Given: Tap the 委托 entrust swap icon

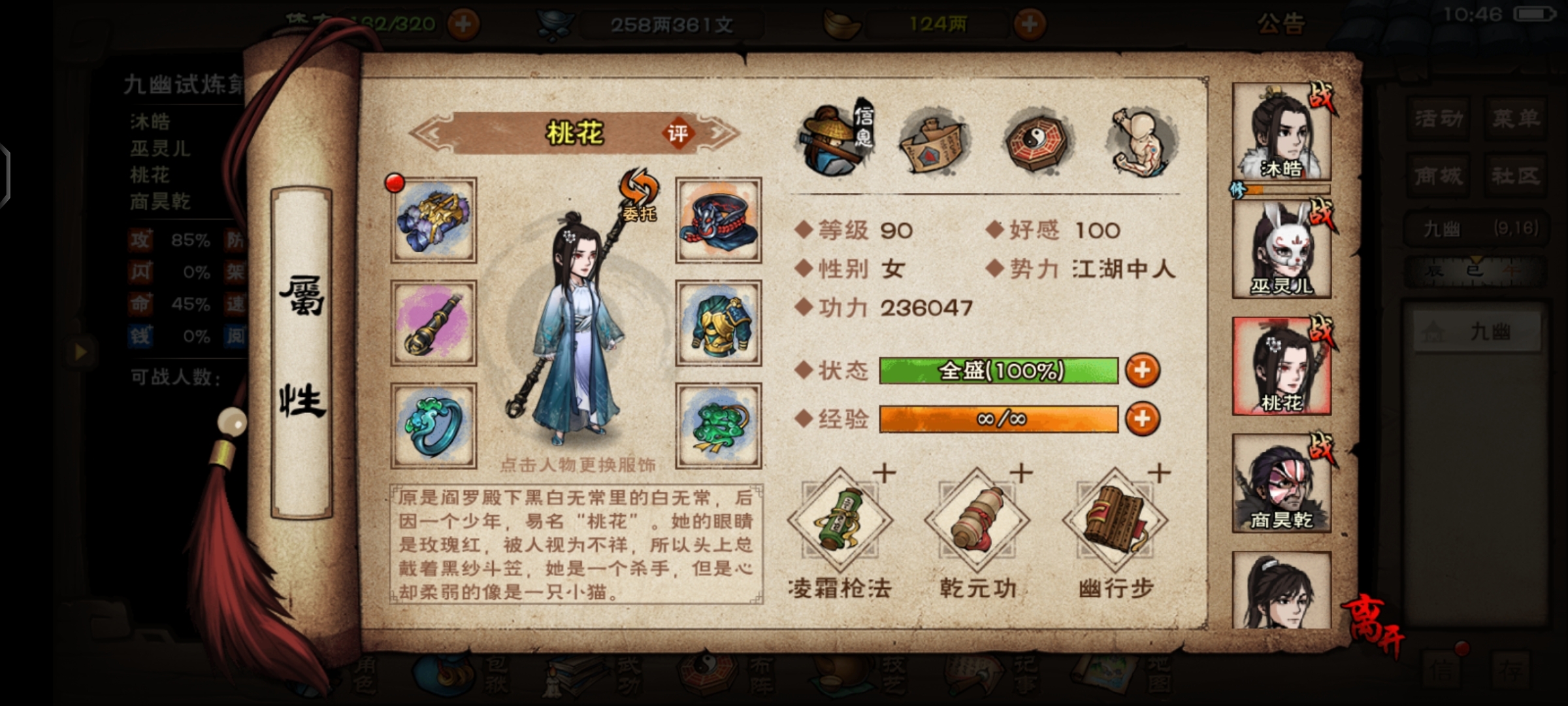Looking at the screenshot, I should tap(639, 195).
